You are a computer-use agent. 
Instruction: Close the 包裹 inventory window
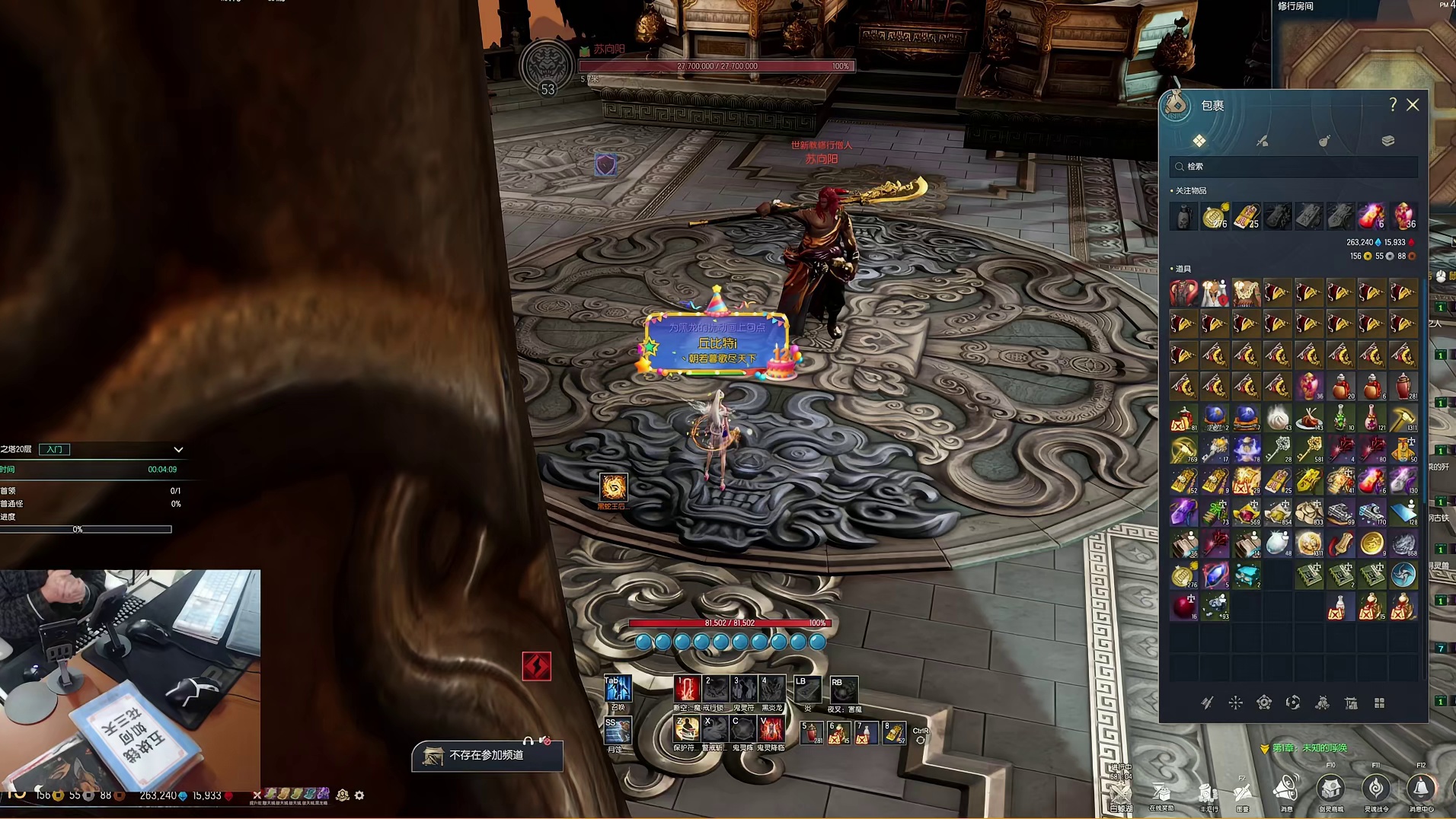tap(1413, 105)
